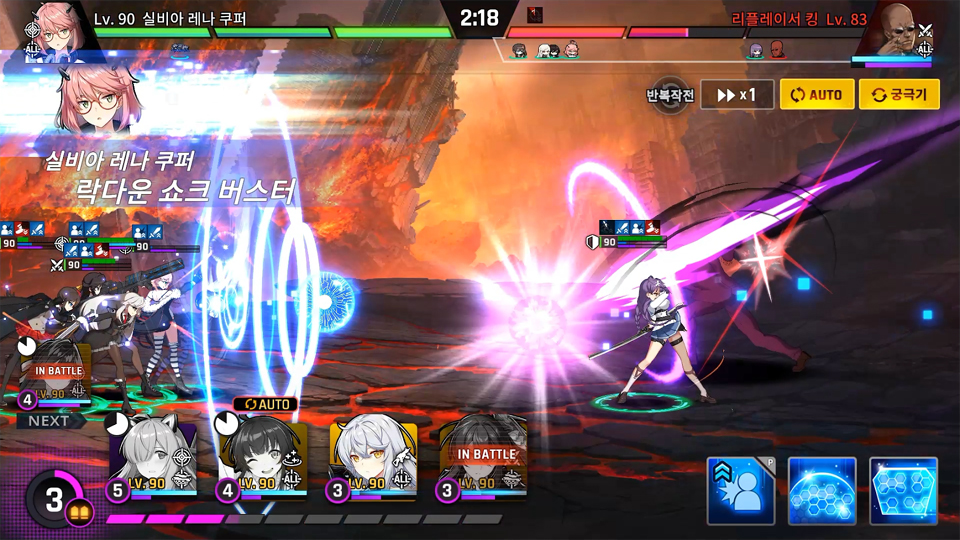
Task: Deploy the white-haired yellow-eyed cost 3 unit
Action: pos(374,457)
